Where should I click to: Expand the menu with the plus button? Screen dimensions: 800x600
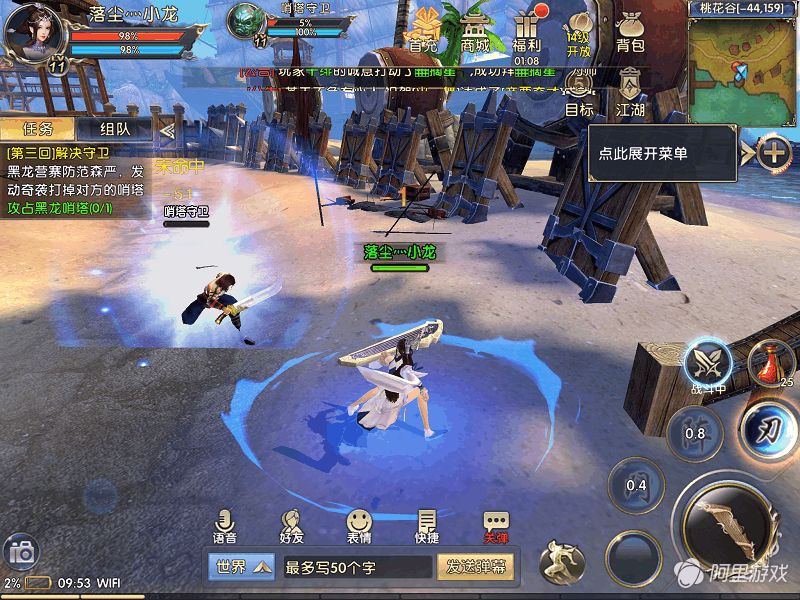[x=773, y=153]
